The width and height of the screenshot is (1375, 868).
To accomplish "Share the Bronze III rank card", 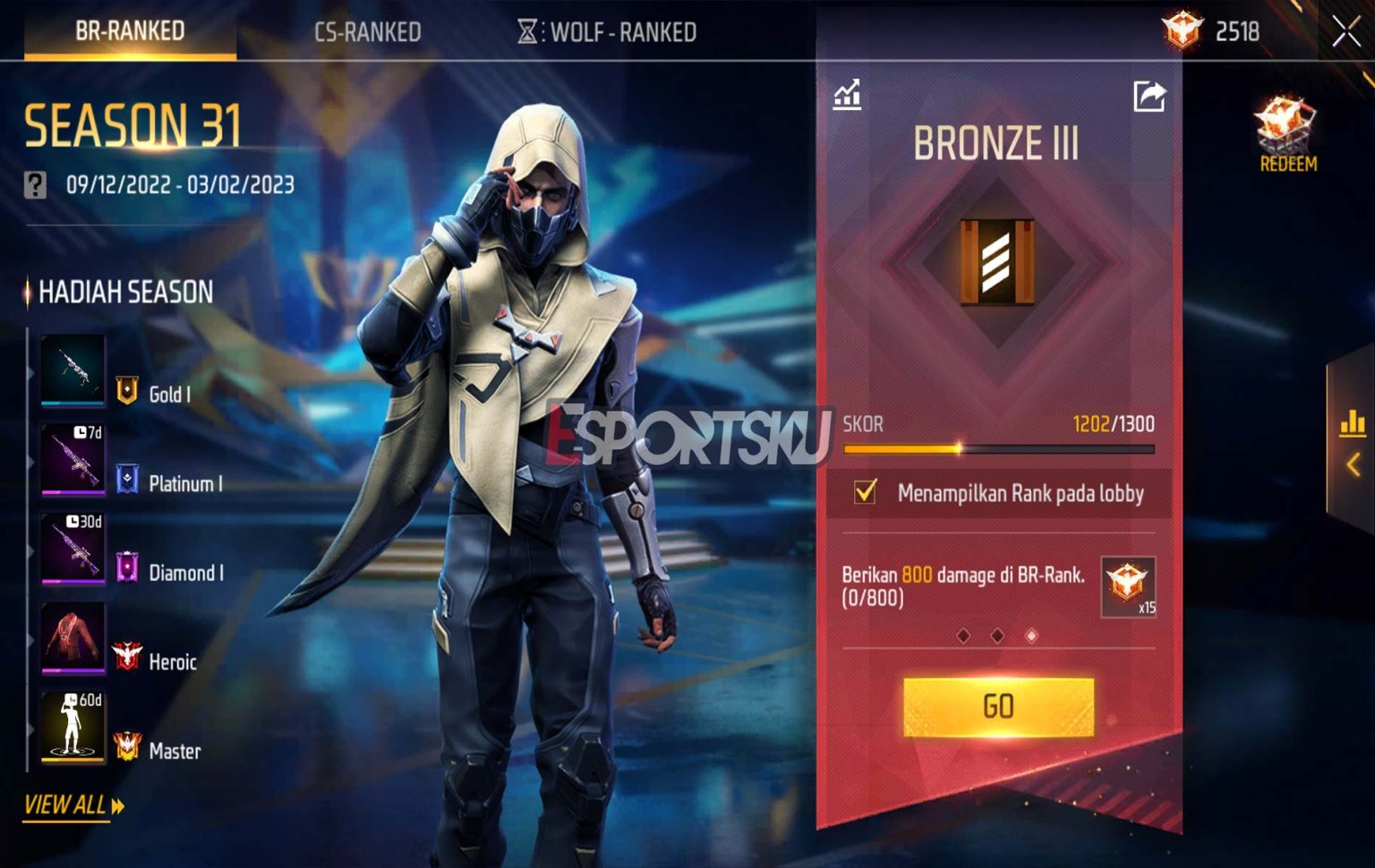I will (1149, 96).
